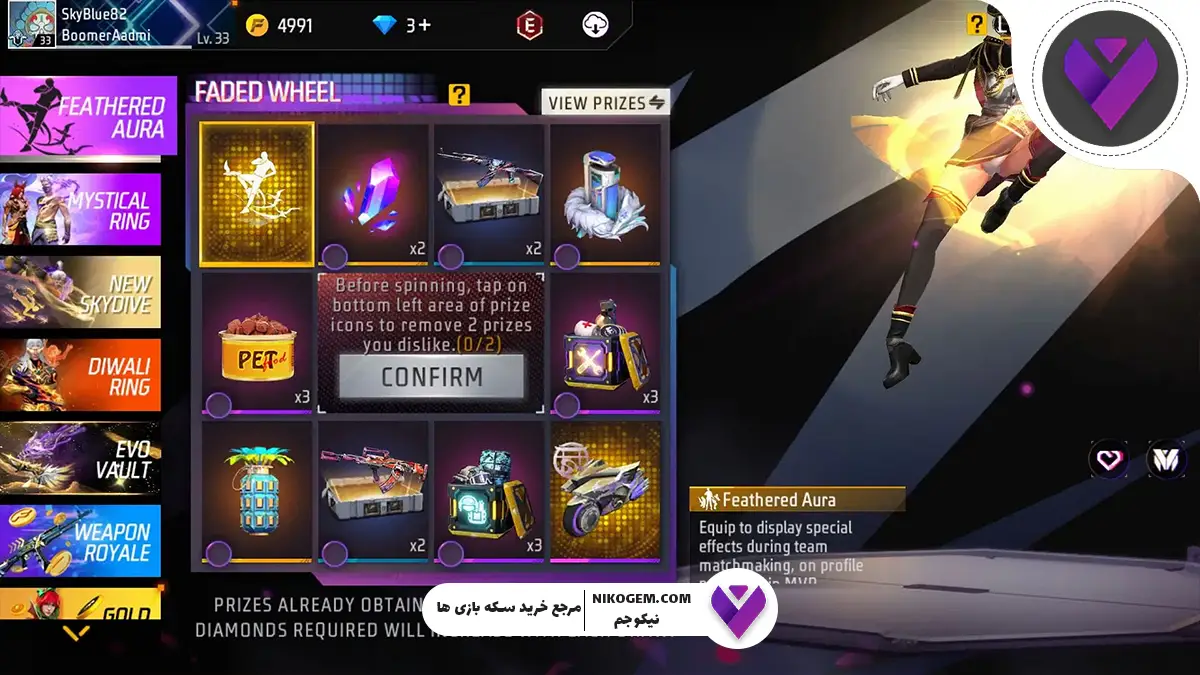Pick the purple crystal prize tile
1200x675 pixels.
(x=373, y=194)
